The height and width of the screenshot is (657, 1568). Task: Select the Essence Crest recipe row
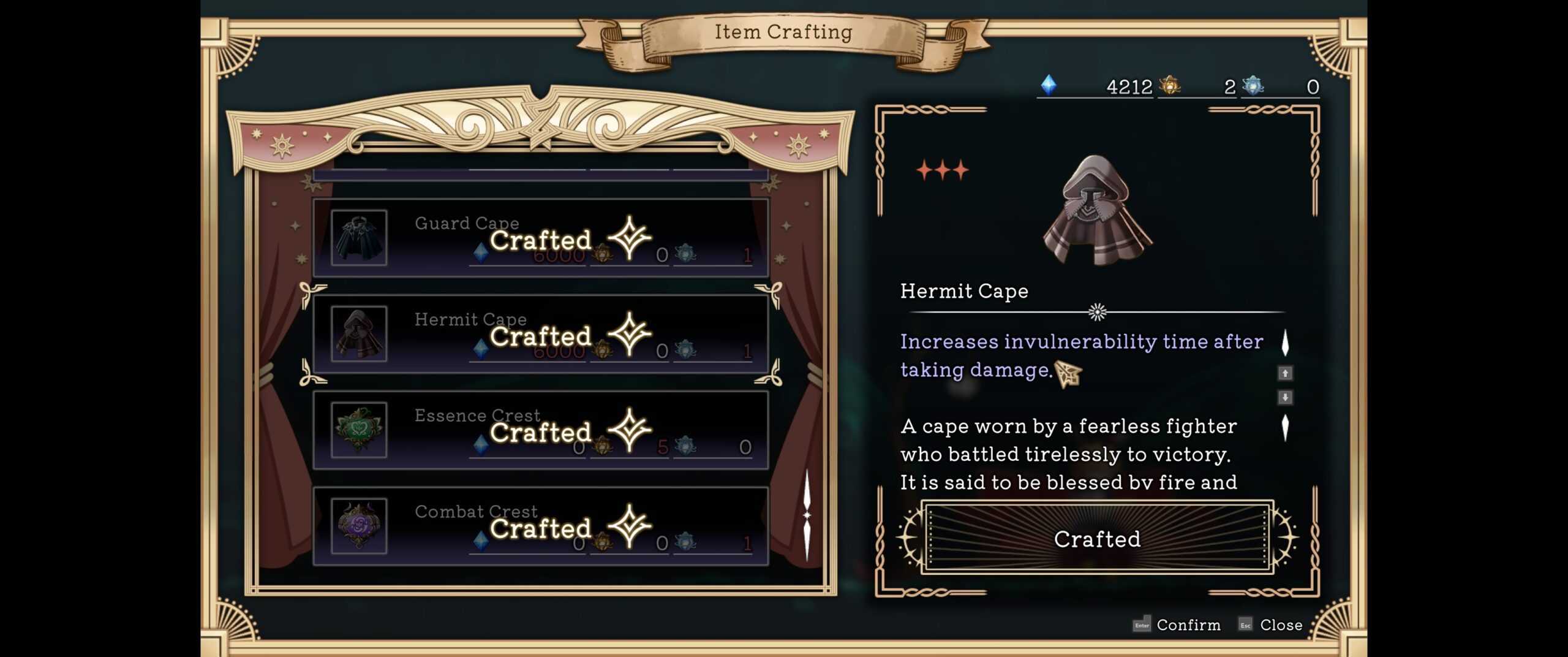(x=540, y=430)
